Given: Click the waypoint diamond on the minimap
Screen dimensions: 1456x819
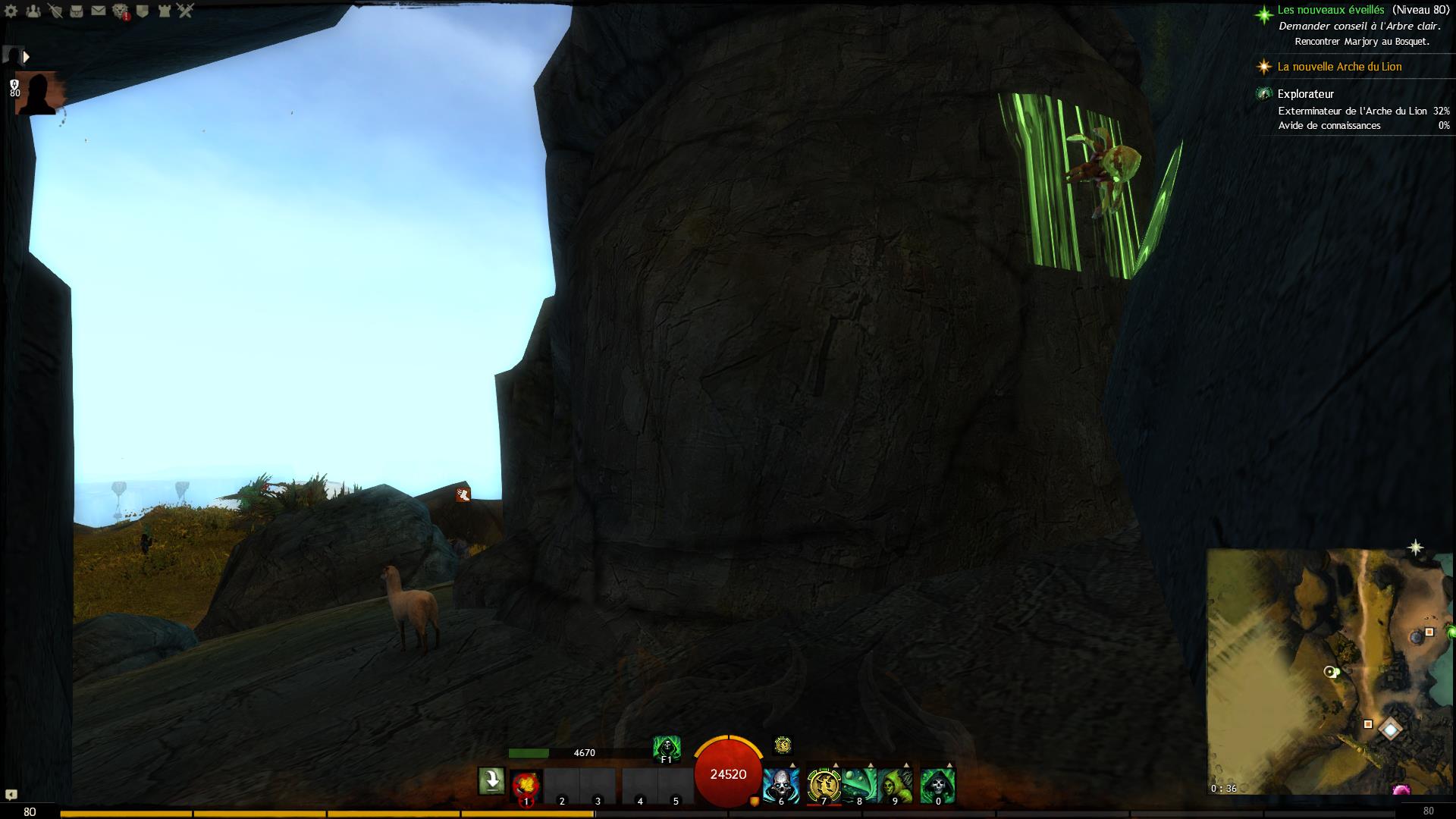Looking at the screenshot, I should click(1390, 730).
